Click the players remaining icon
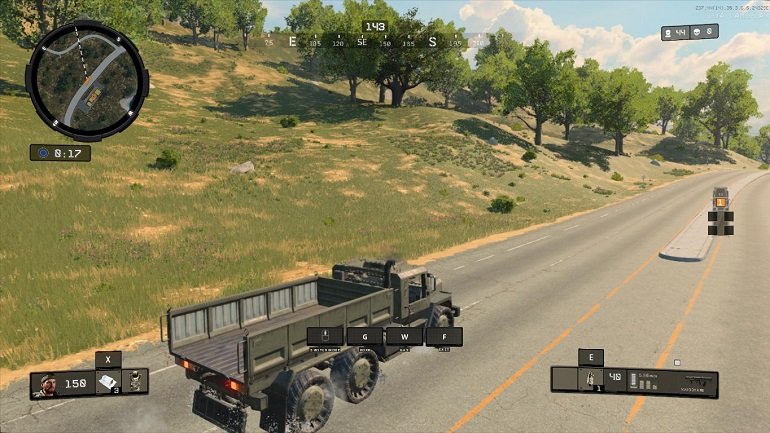Image resolution: width=770 pixels, height=433 pixels. pyautogui.click(x=669, y=33)
